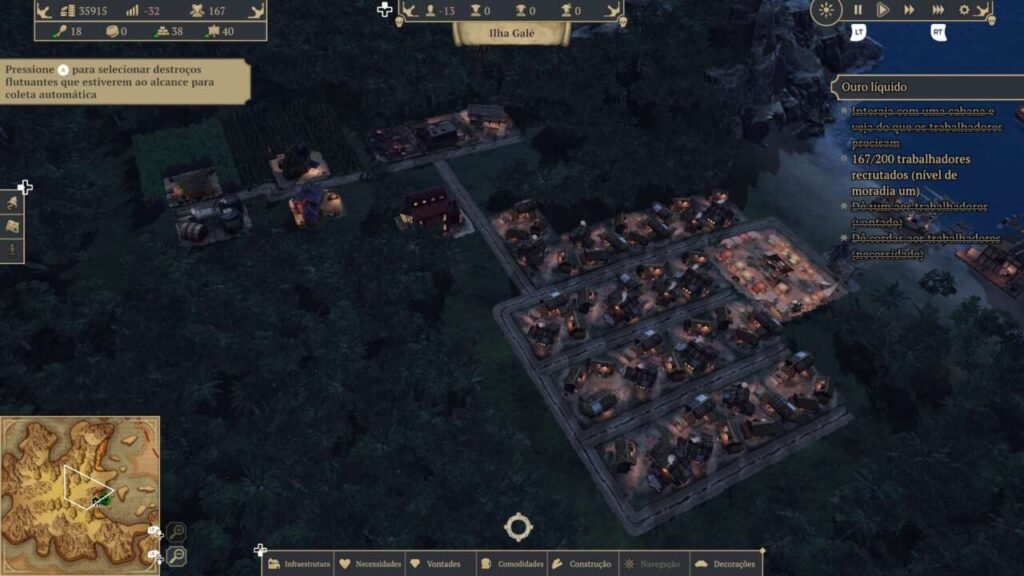
Task: Open the Infraestrutura build category
Action: 299,564
